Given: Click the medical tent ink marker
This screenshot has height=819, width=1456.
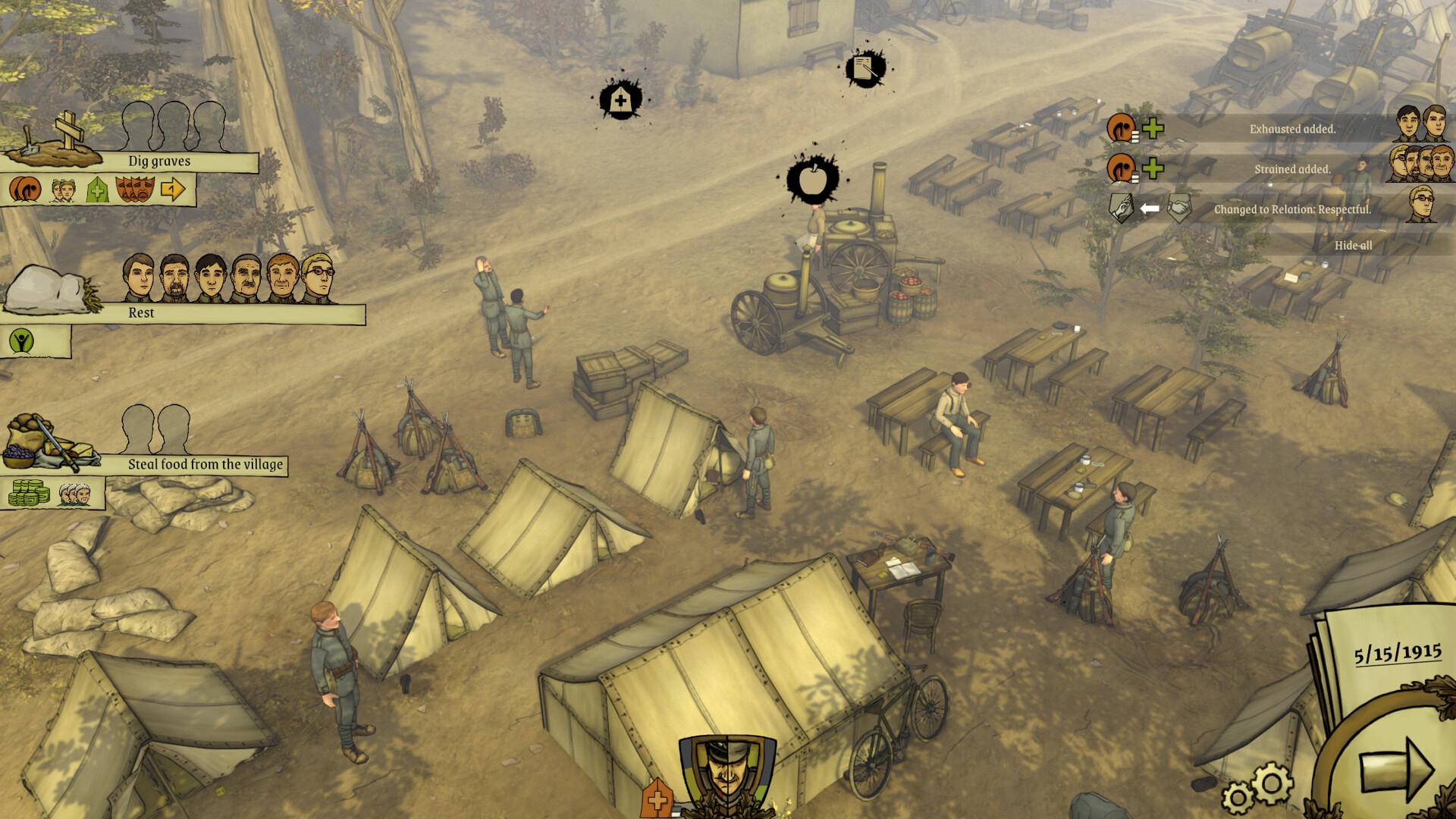Looking at the screenshot, I should click(x=621, y=99).
